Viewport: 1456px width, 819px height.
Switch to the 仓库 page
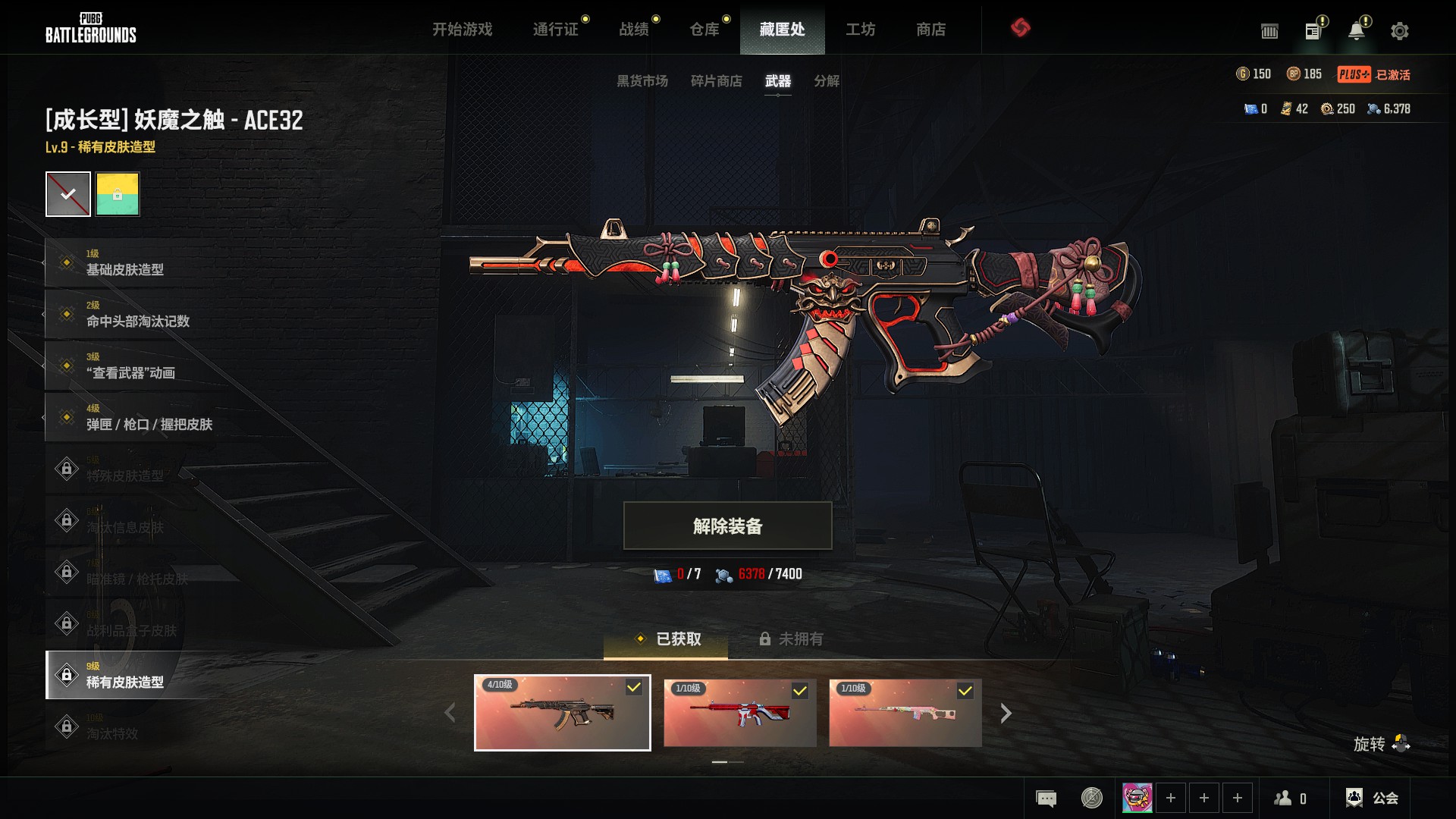pyautogui.click(x=704, y=30)
